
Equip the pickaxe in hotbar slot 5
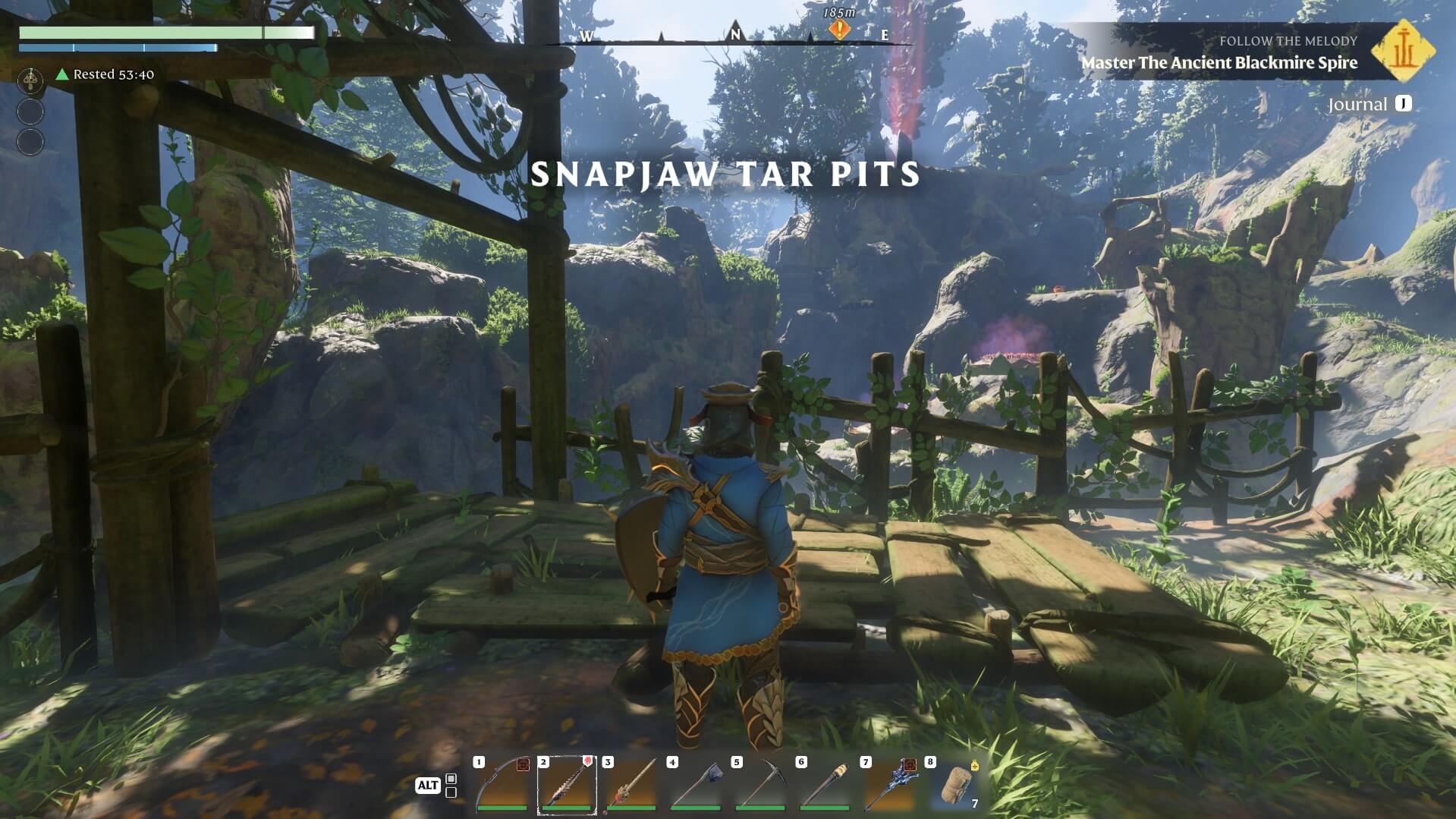coord(759,785)
